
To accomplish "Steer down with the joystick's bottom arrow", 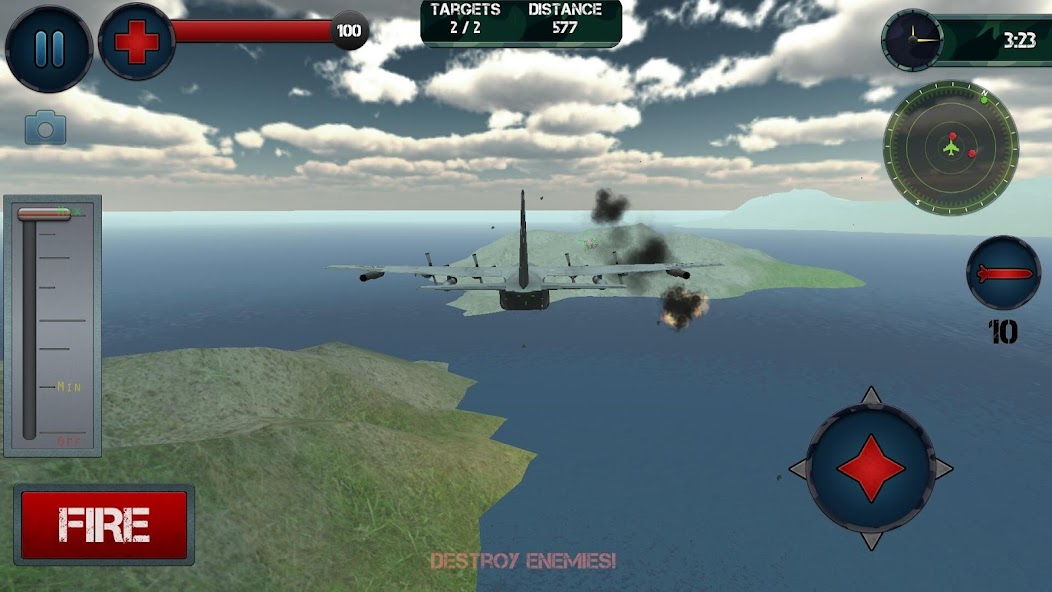I will [871, 540].
